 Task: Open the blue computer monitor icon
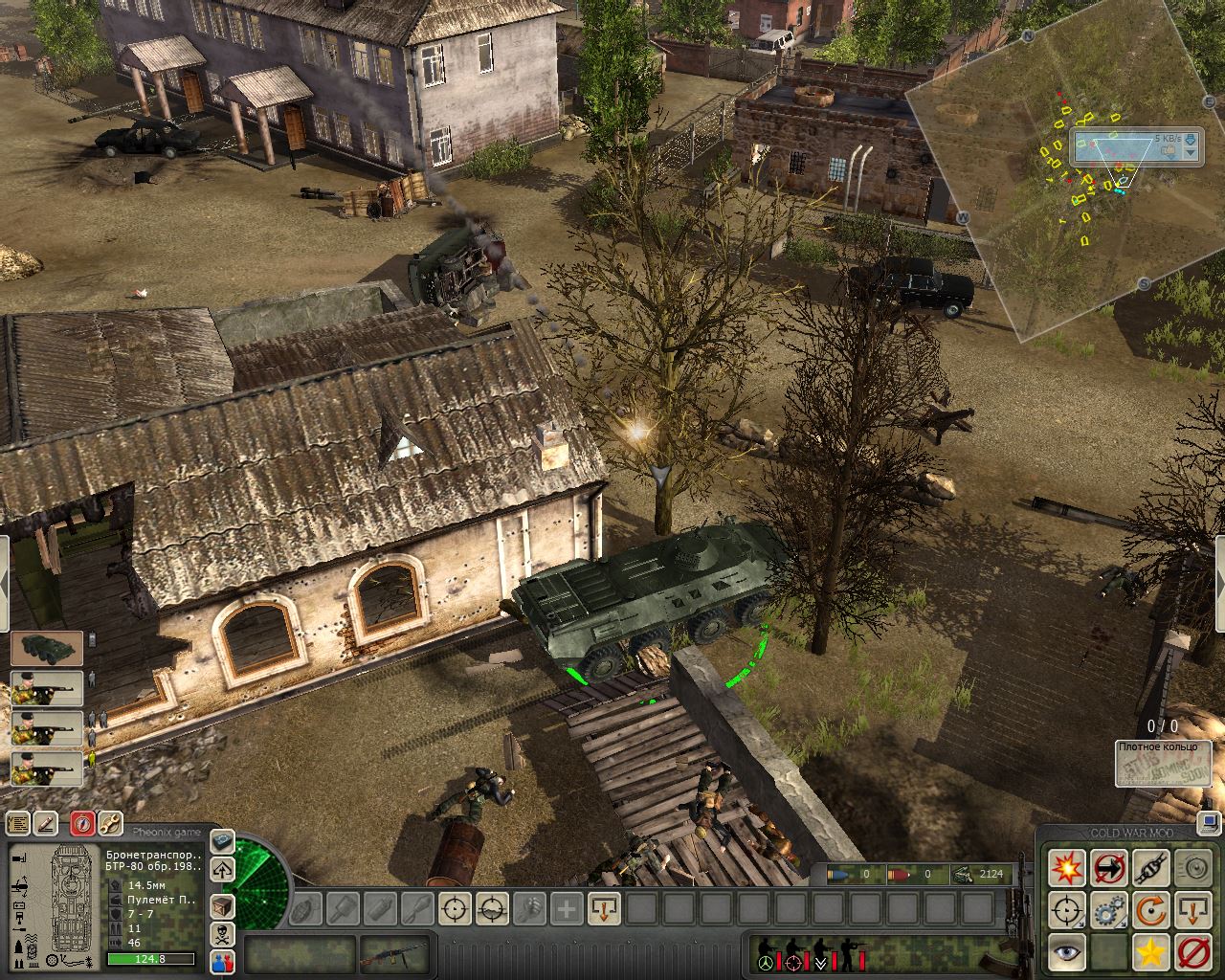[x=1210, y=820]
